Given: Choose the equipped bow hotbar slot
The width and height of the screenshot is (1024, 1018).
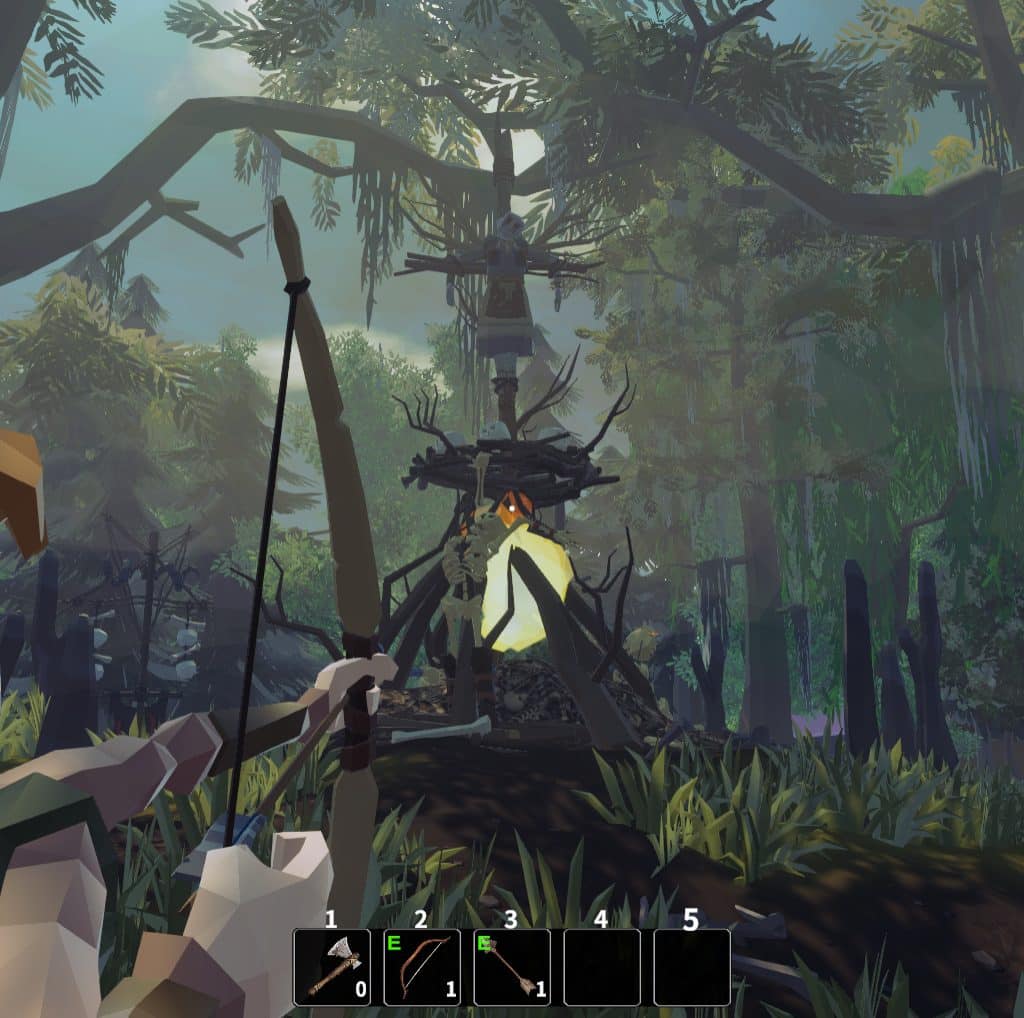Looking at the screenshot, I should (x=422, y=967).
